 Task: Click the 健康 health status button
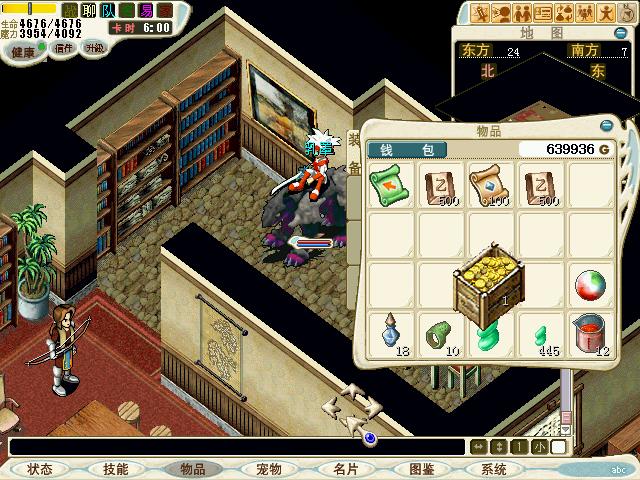(x=23, y=51)
